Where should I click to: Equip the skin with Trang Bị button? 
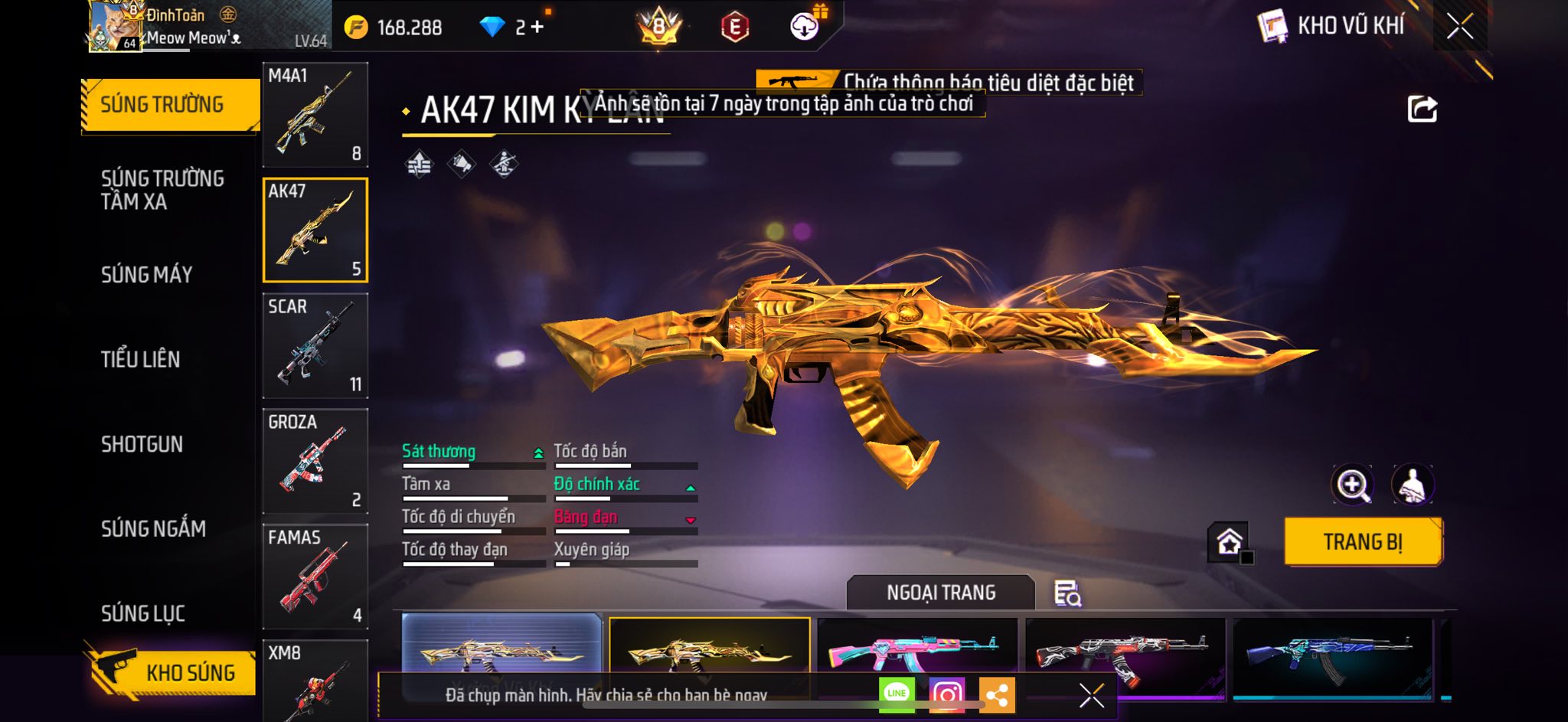tap(1363, 542)
